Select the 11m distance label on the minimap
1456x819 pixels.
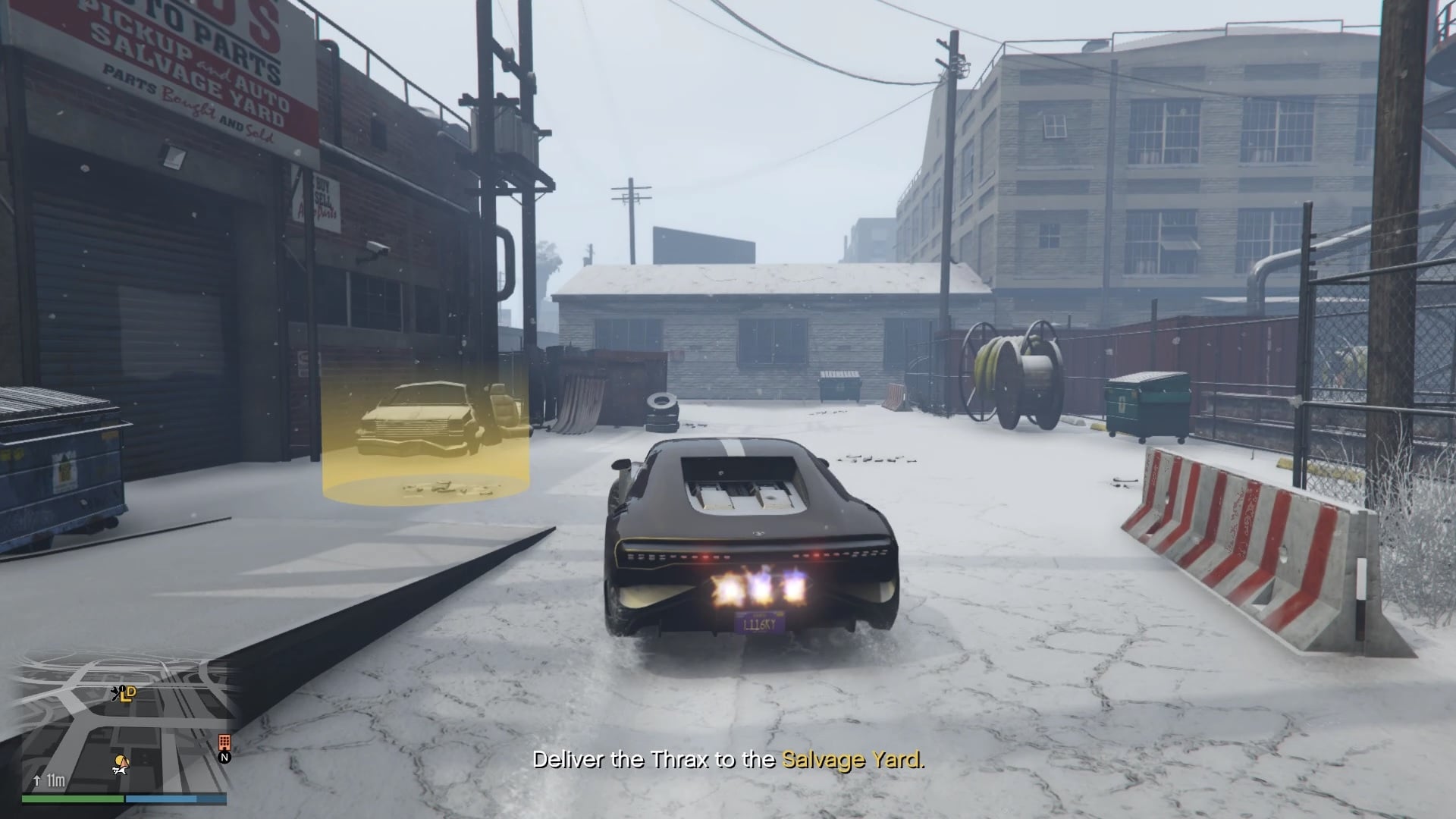click(x=56, y=780)
